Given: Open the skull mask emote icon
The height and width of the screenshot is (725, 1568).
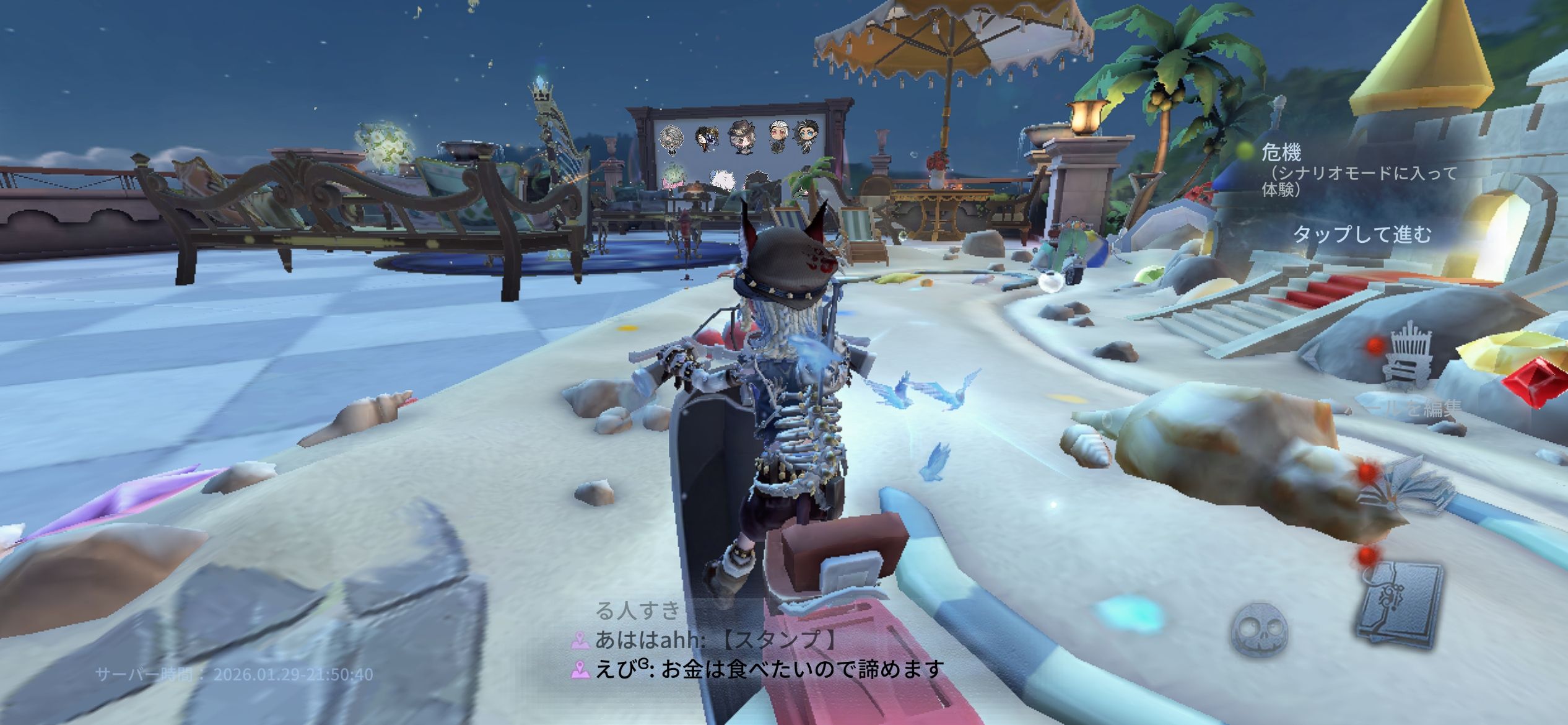Looking at the screenshot, I should (1259, 630).
